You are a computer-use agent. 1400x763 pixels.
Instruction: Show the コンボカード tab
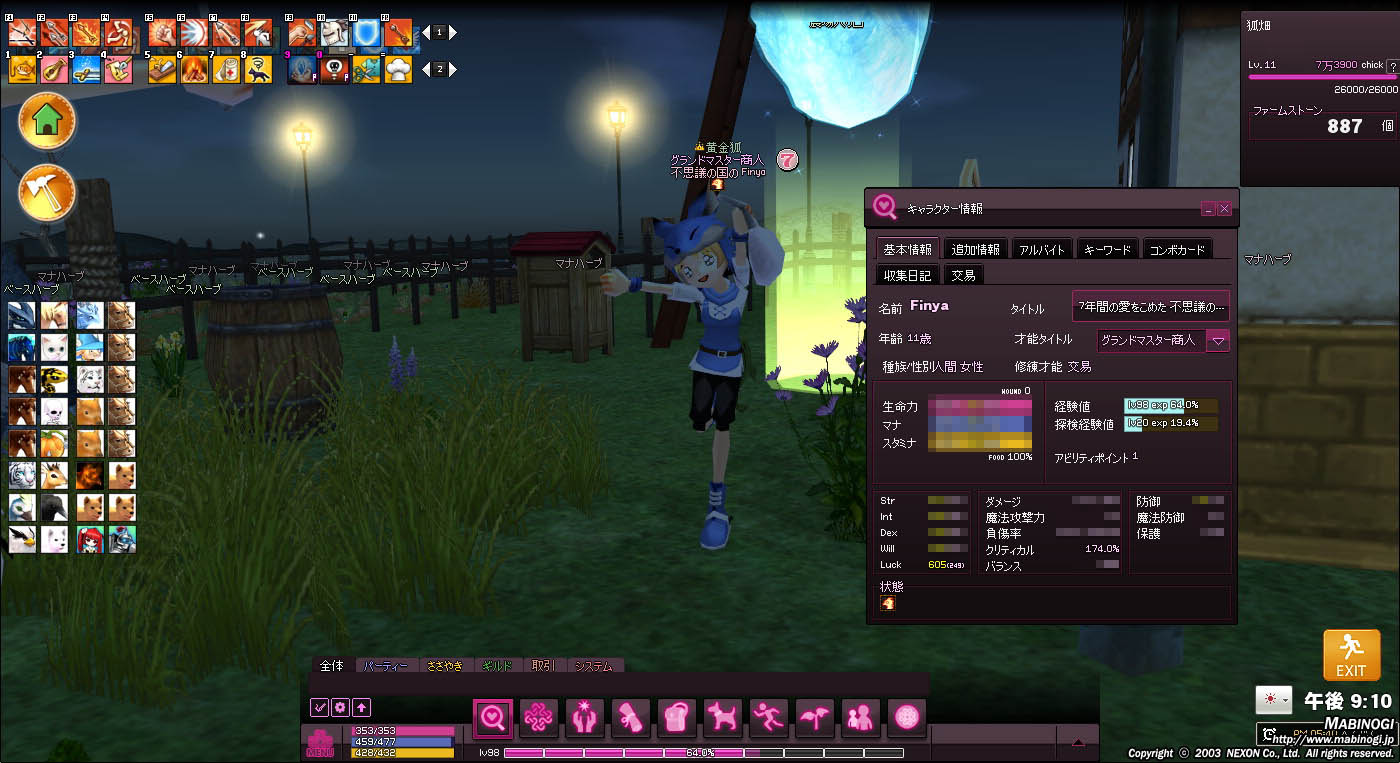(1177, 249)
